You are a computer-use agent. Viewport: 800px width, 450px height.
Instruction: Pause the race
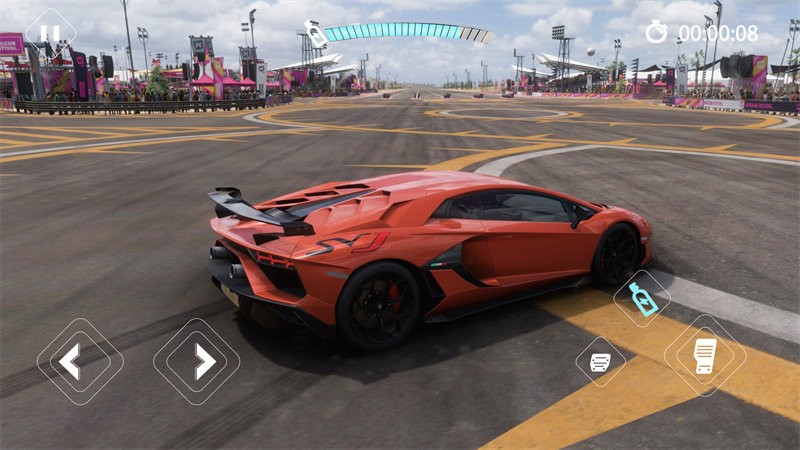50,32
